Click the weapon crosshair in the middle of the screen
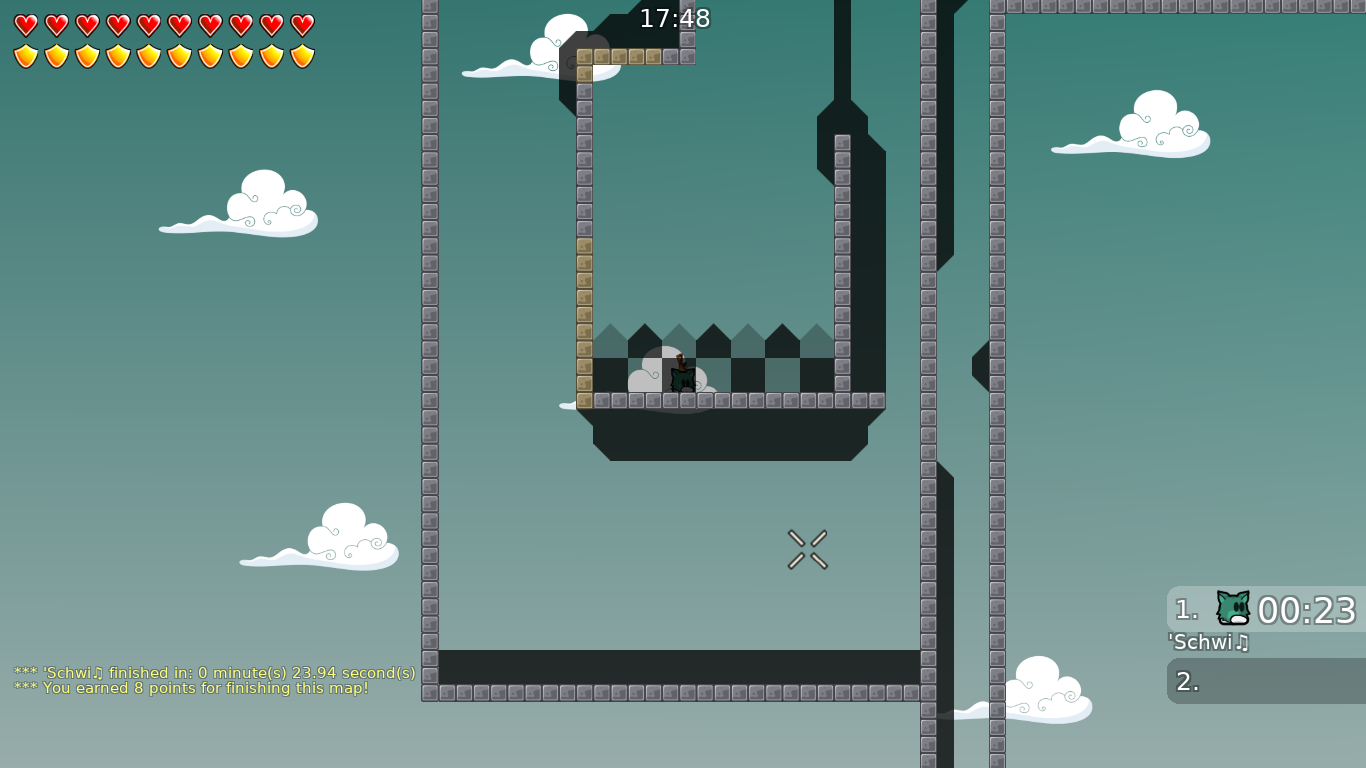 coord(807,548)
